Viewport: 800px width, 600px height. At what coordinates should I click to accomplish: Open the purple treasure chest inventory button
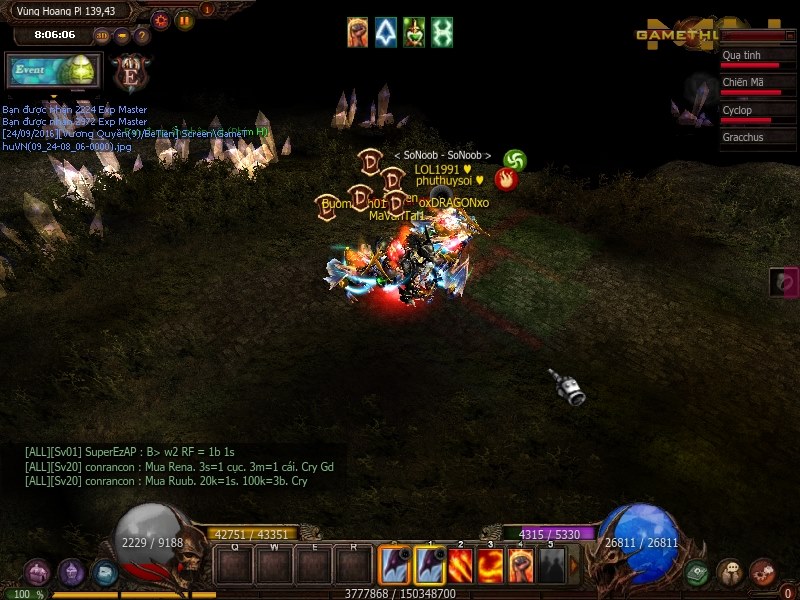coord(38,572)
